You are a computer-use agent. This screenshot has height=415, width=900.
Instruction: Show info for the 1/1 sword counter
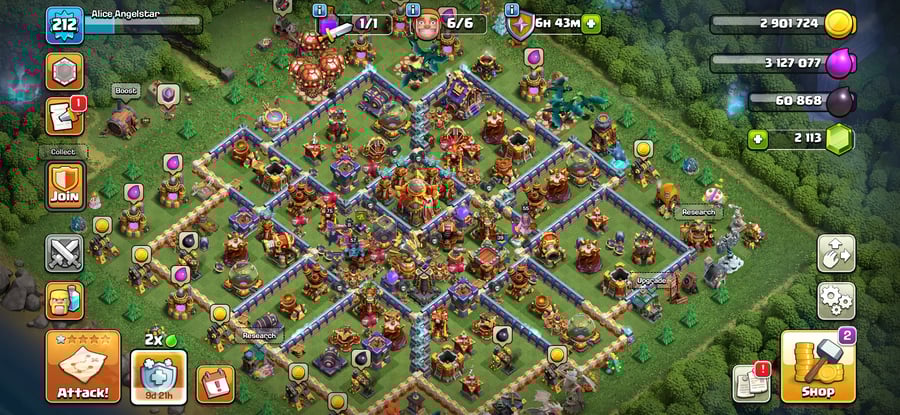point(319,10)
